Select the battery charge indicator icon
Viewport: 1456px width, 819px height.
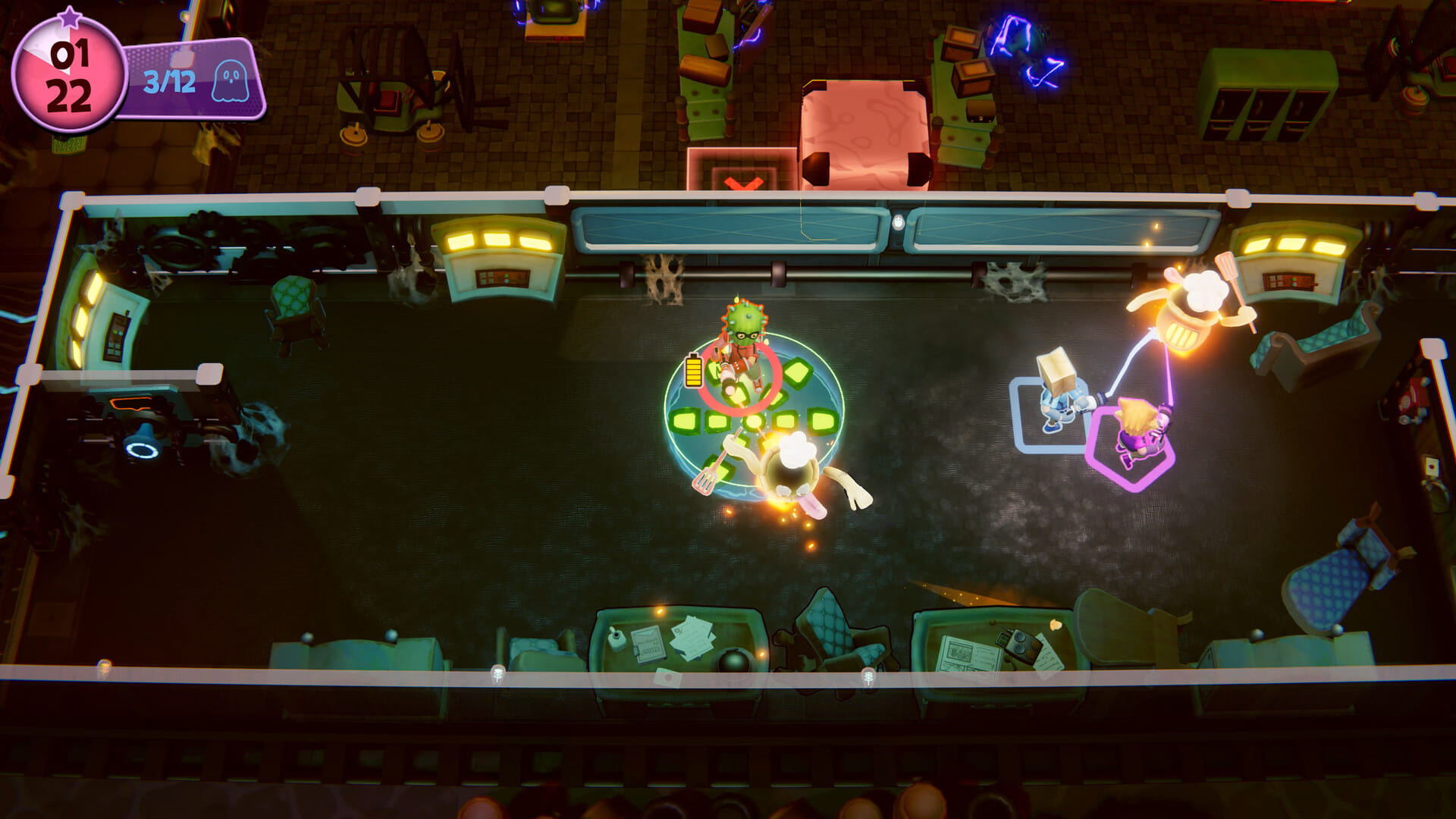[692, 372]
